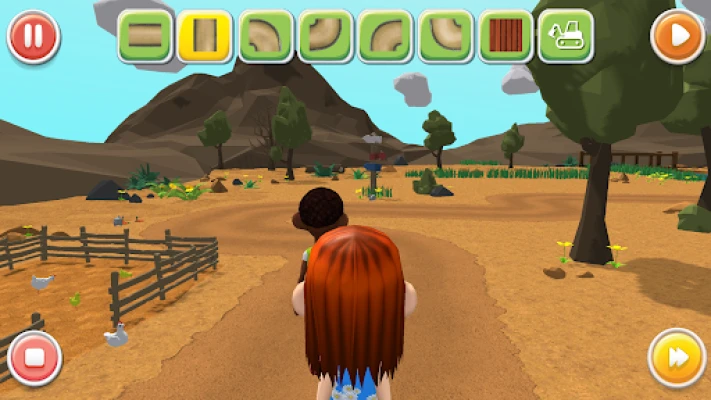Pick the curved road tile joining left and bottom
Screen dimensions: 711x400
click(265, 37)
